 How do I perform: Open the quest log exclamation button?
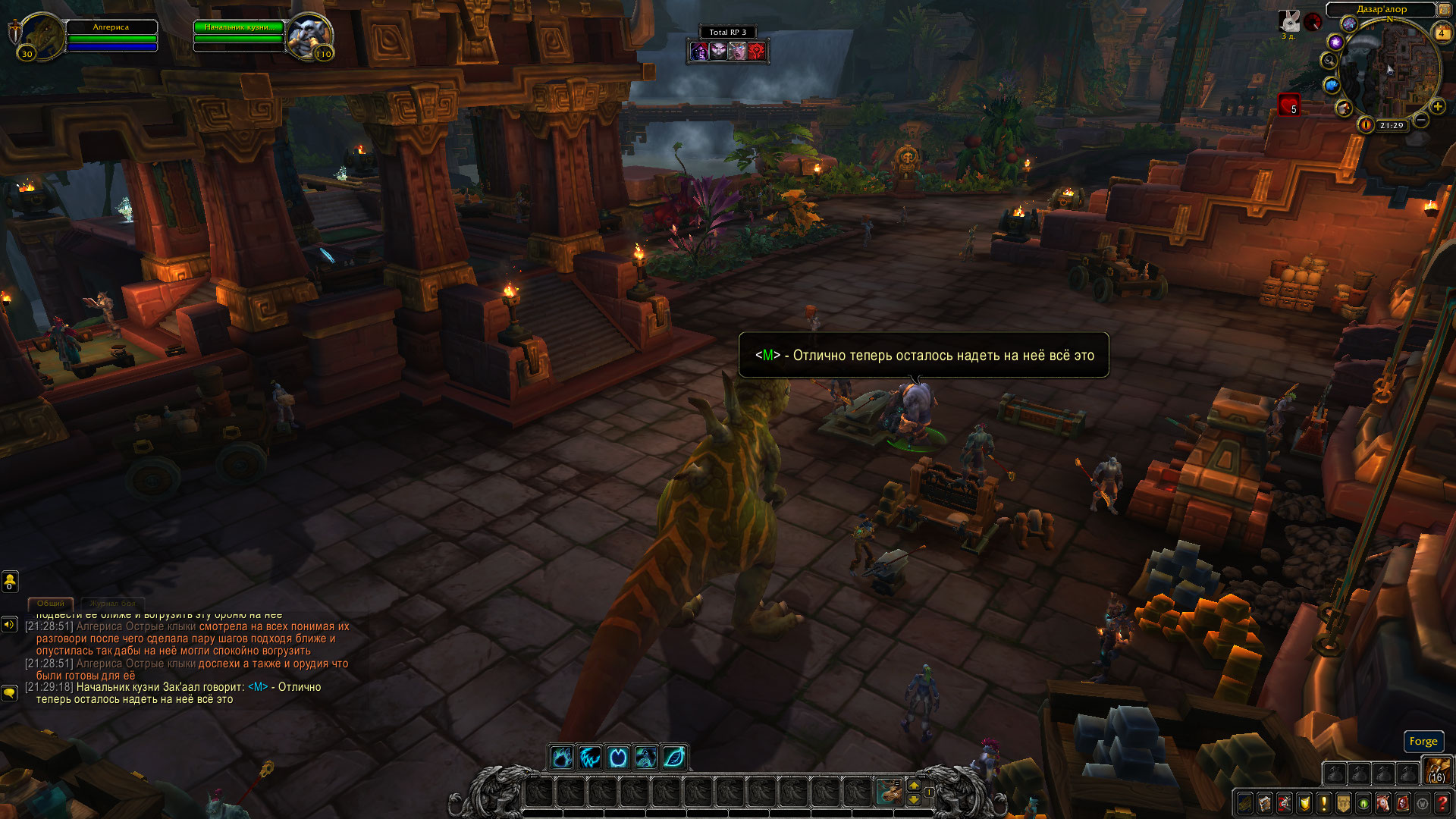click(1324, 803)
